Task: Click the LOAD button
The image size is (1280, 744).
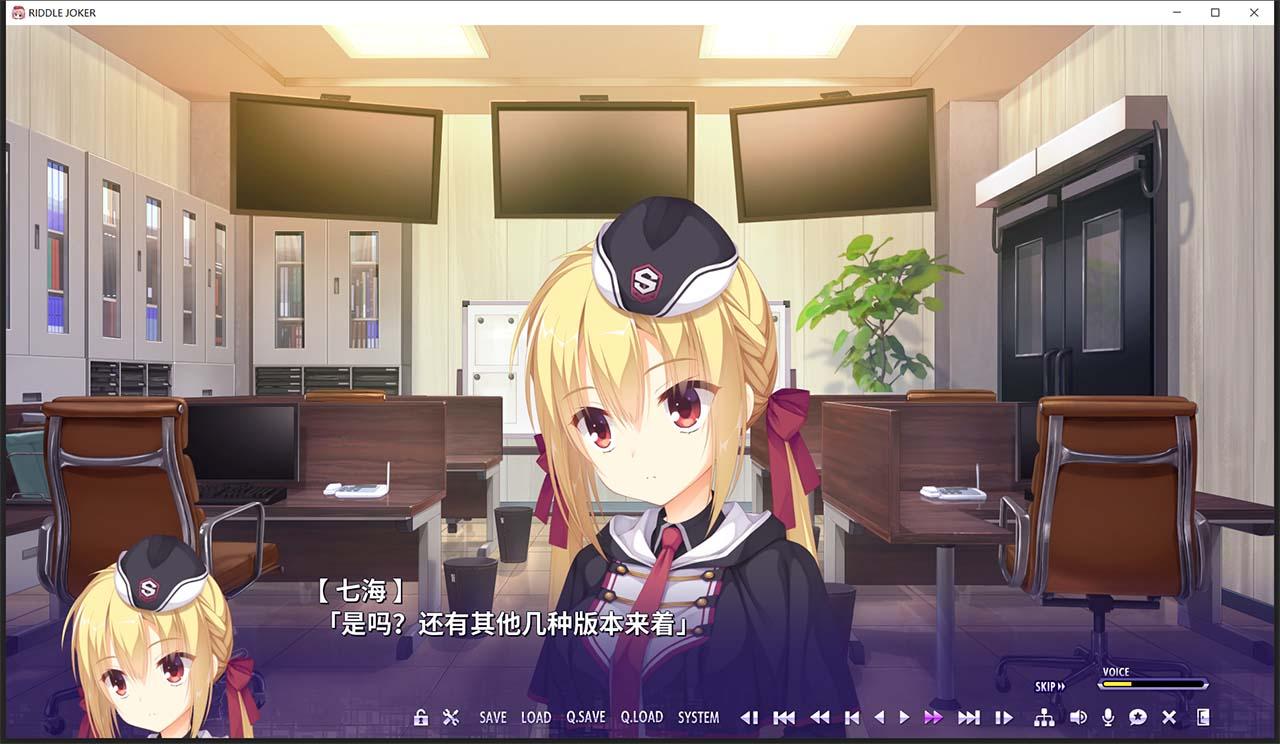Action: [536, 717]
